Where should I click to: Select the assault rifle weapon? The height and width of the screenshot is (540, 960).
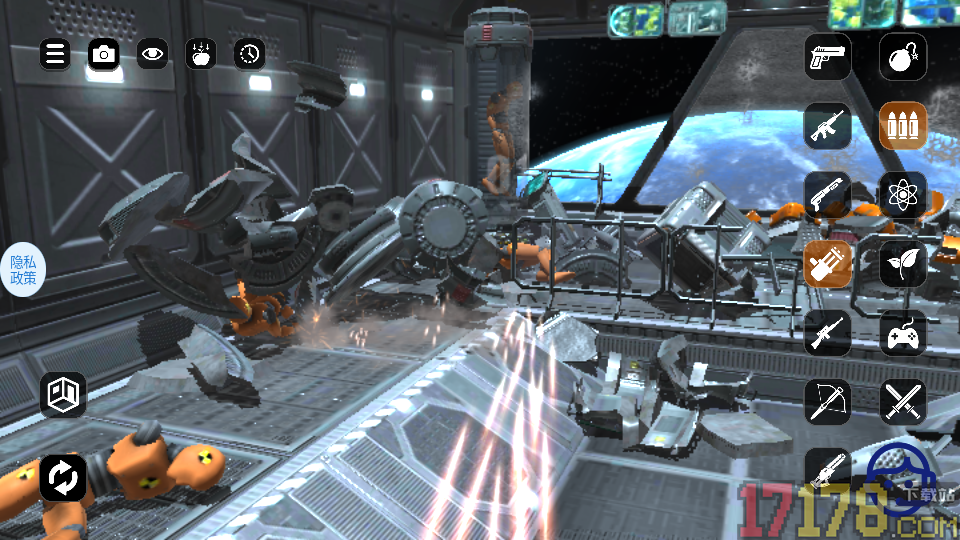(x=828, y=125)
